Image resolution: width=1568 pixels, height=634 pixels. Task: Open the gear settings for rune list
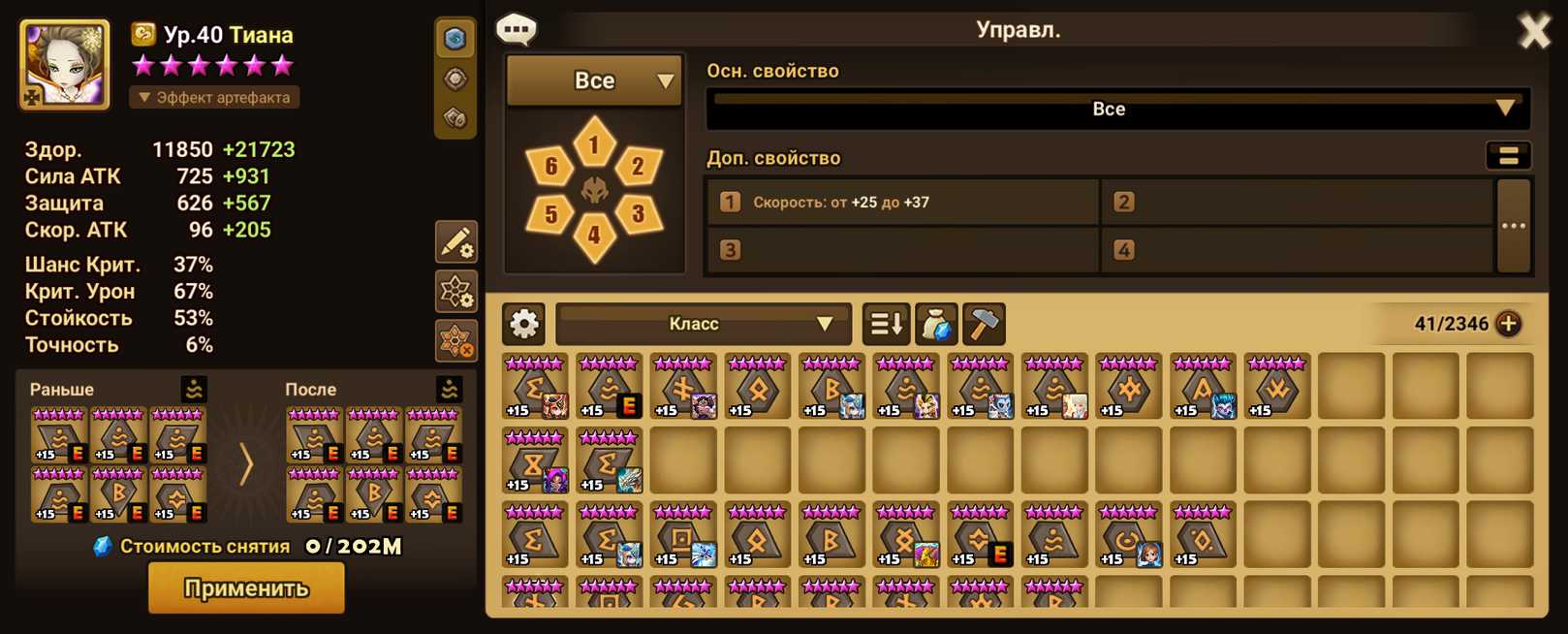524,324
